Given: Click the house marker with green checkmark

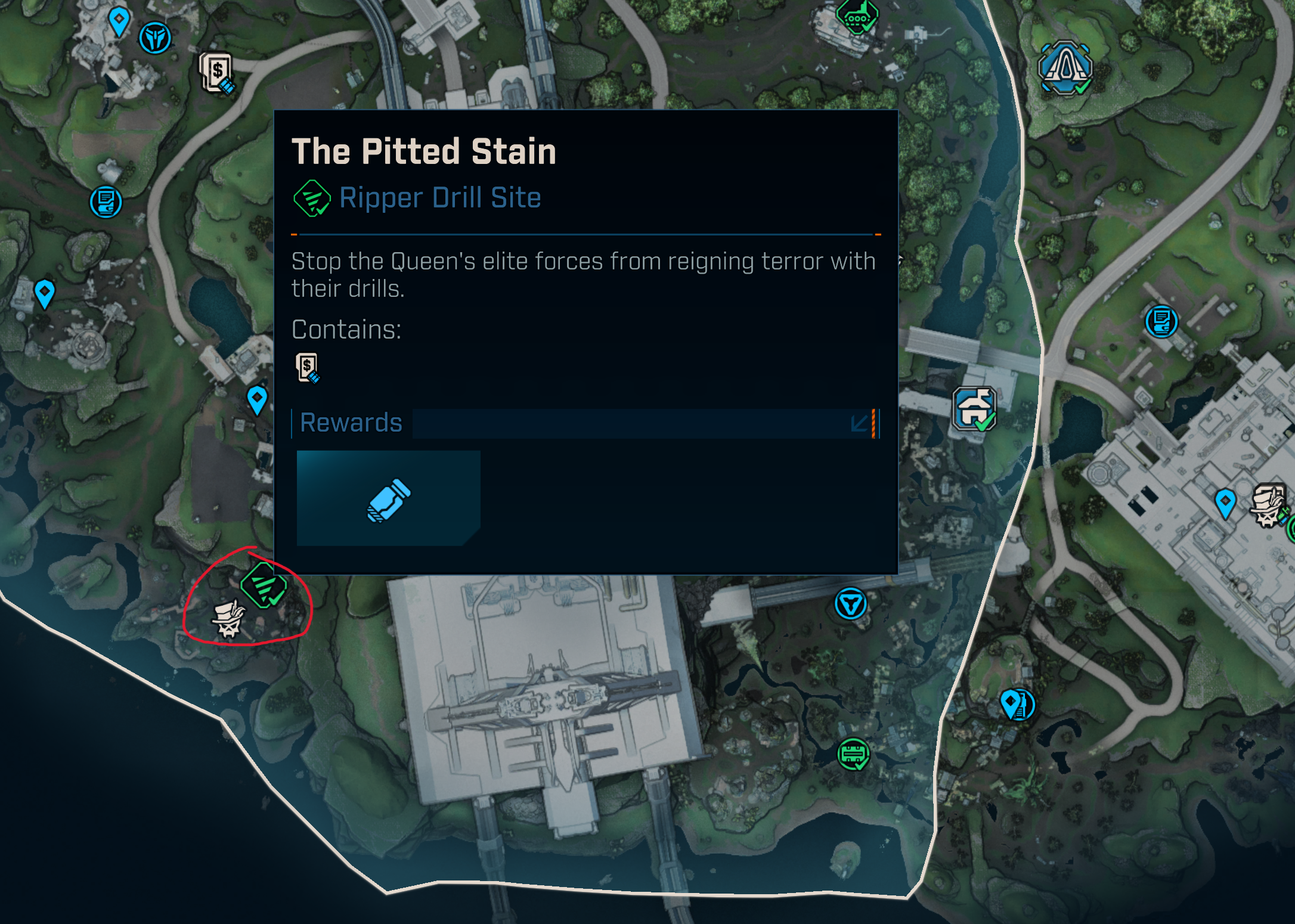Looking at the screenshot, I should 974,409.
